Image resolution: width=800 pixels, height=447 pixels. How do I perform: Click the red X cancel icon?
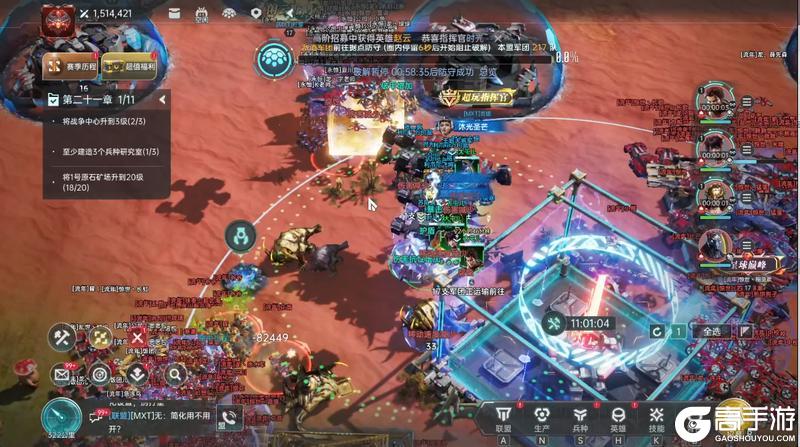[136, 339]
